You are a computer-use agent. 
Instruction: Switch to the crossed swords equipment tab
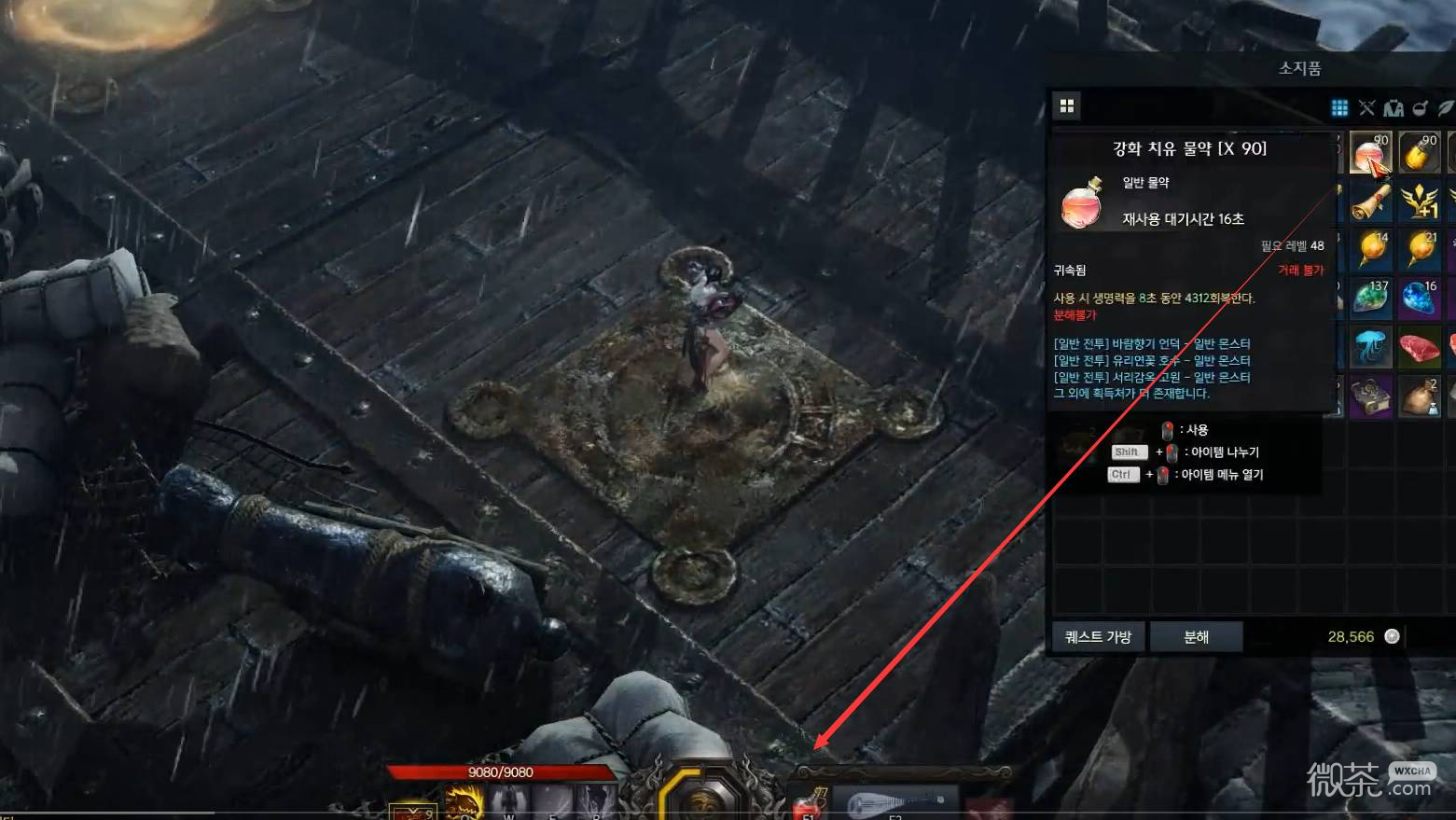tap(1366, 108)
